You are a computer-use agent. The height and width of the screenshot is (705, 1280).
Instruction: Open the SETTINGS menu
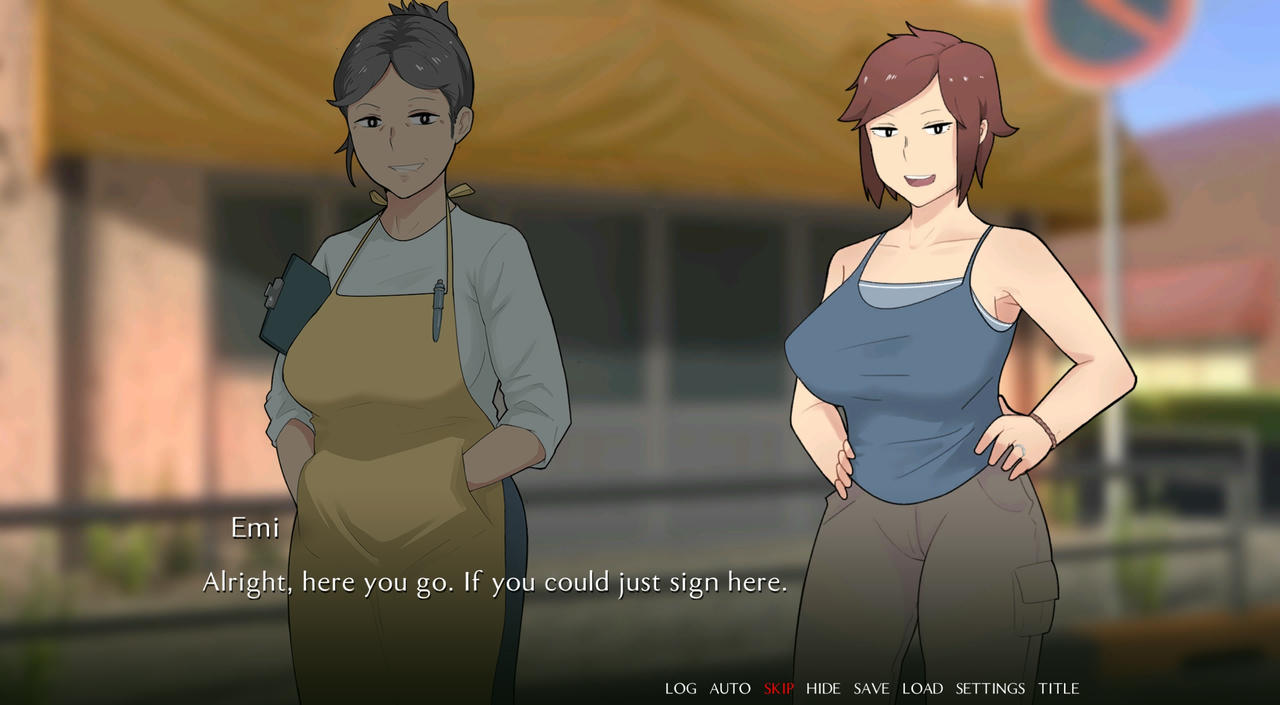[x=990, y=688]
